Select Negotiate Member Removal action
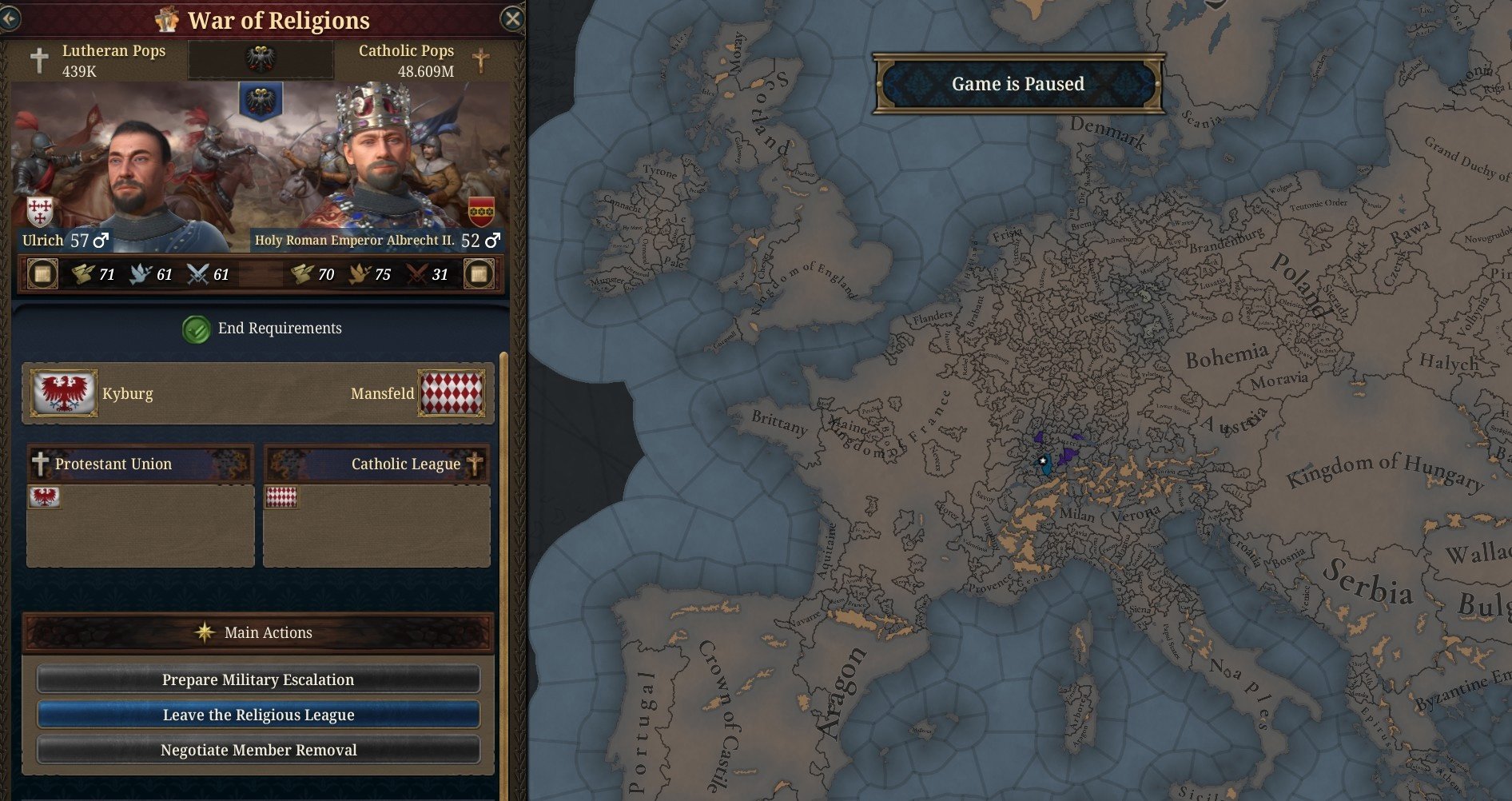This screenshot has width=1512, height=801. tap(258, 750)
